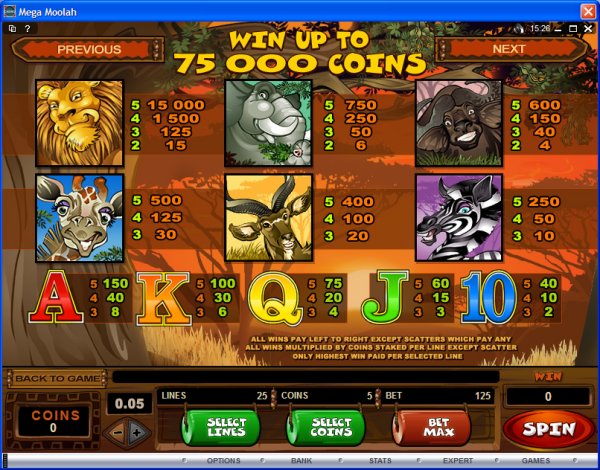Show the next paytable page
This screenshot has width=600, height=470.
[x=509, y=48]
